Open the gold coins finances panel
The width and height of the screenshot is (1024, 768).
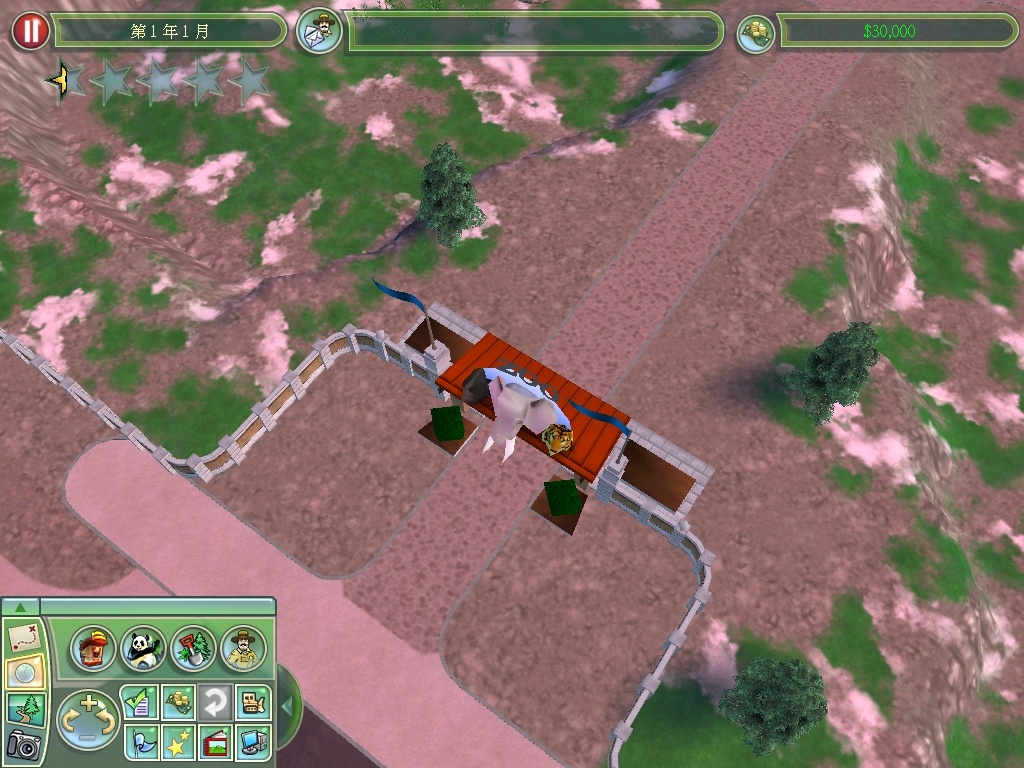[177, 702]
